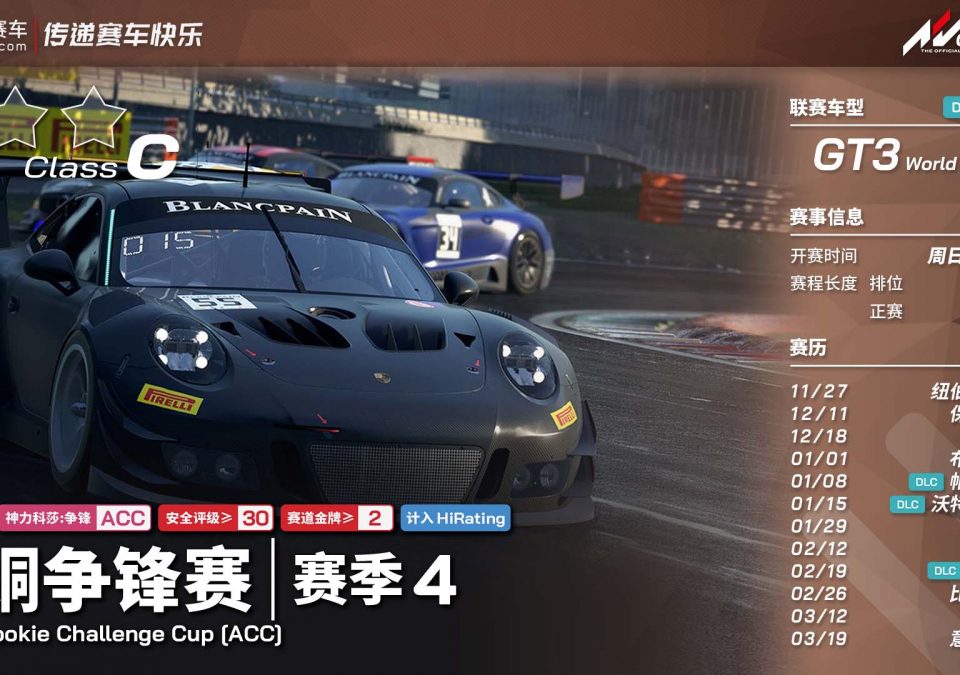Open the Assetto Corsa Competizione logo
The image size is (960, 675).
[930, 36]
